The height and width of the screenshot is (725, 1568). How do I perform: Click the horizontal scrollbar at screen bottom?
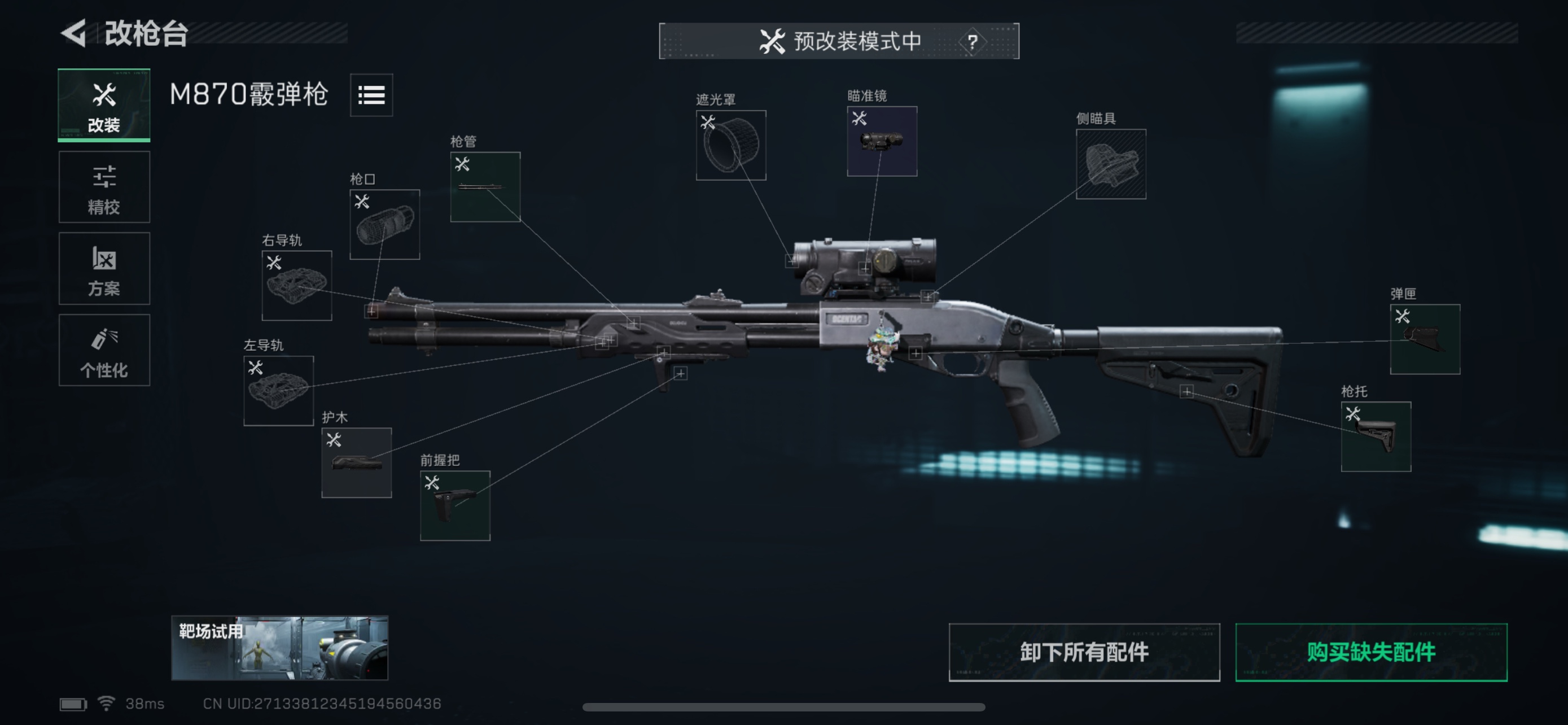(x=784, y=707)
